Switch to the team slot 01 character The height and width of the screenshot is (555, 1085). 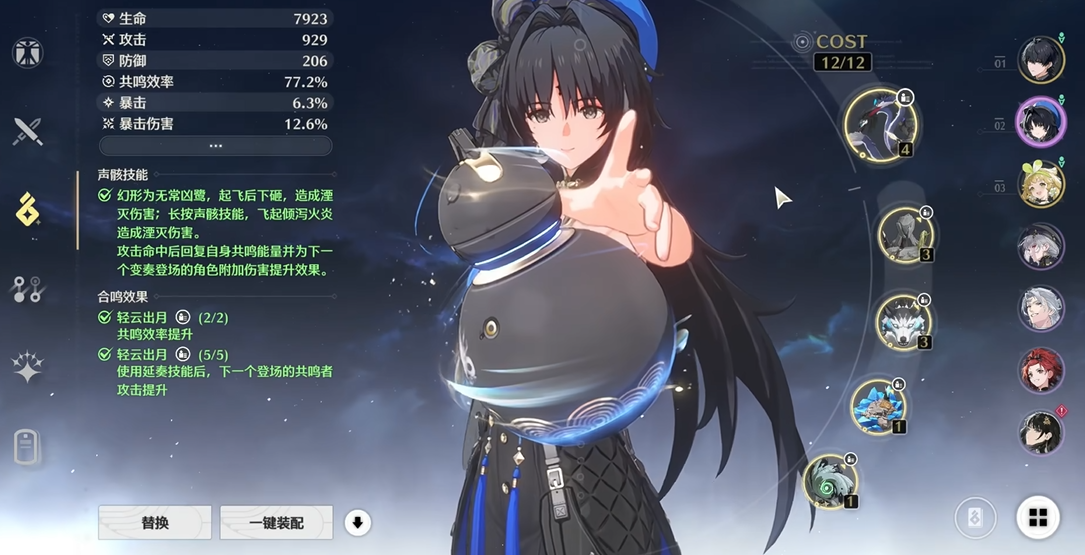pyautogui.click(x=1041, y=60)
